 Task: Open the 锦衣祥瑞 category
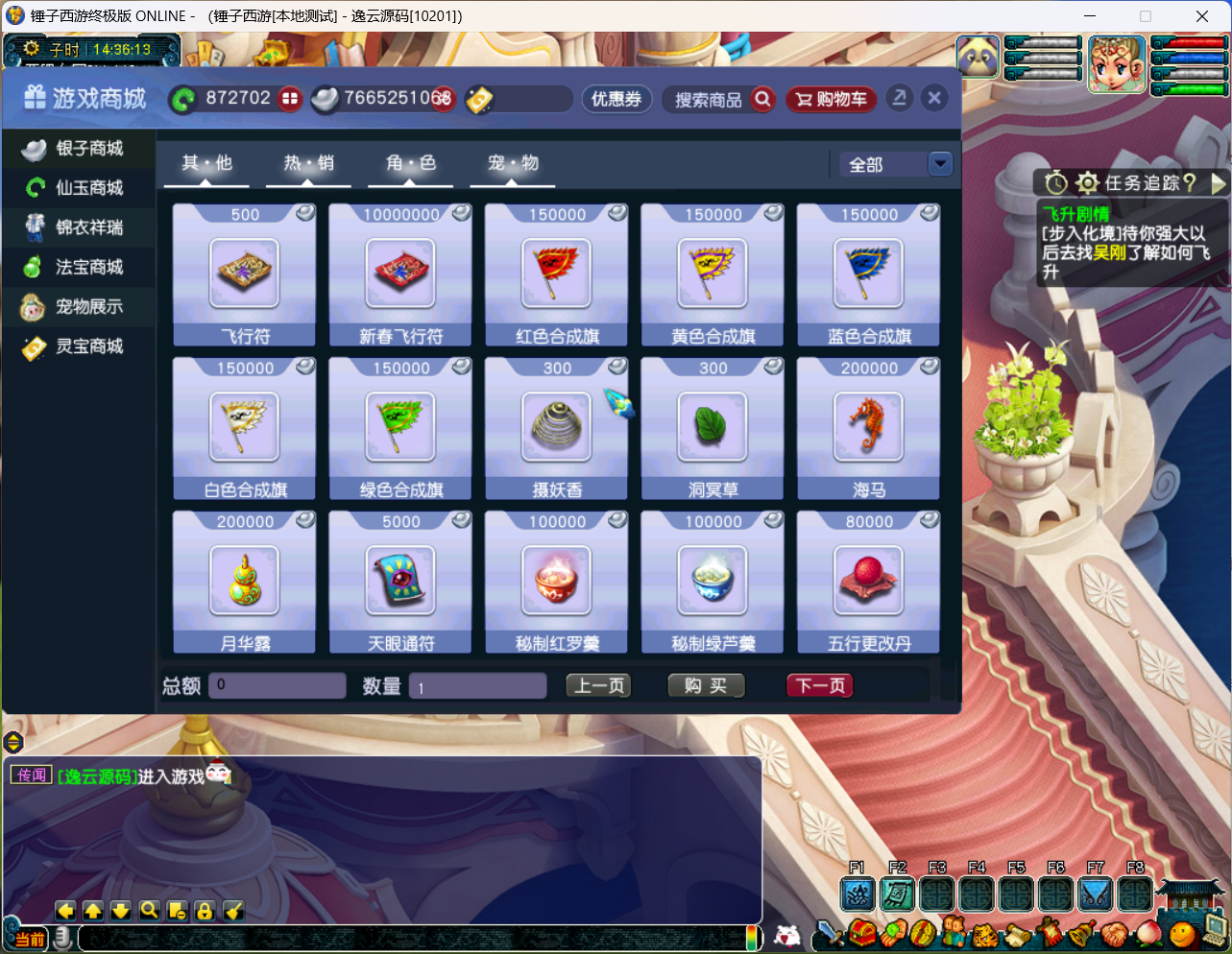coord(79,227)
